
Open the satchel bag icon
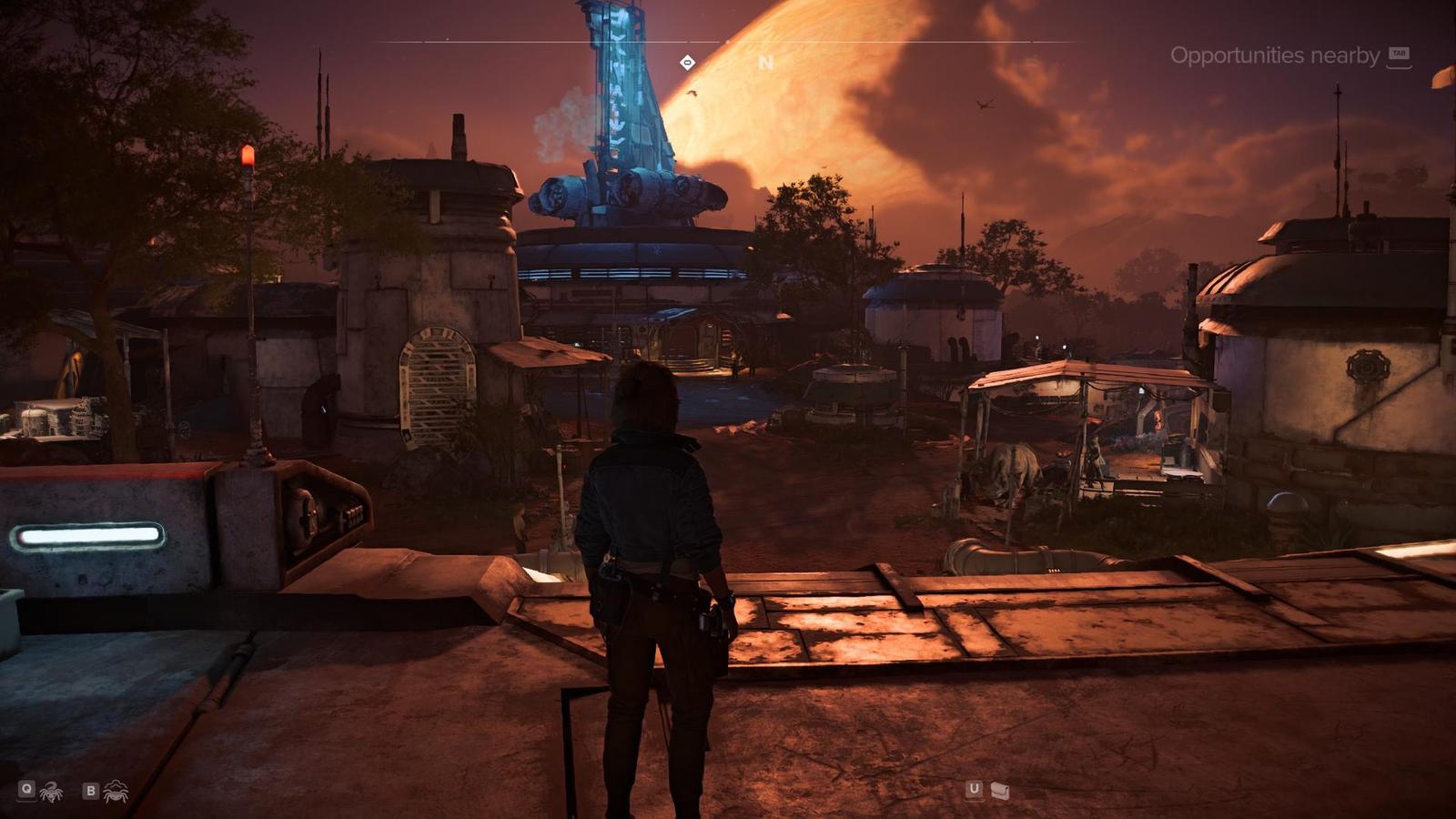click(1000, 790)
